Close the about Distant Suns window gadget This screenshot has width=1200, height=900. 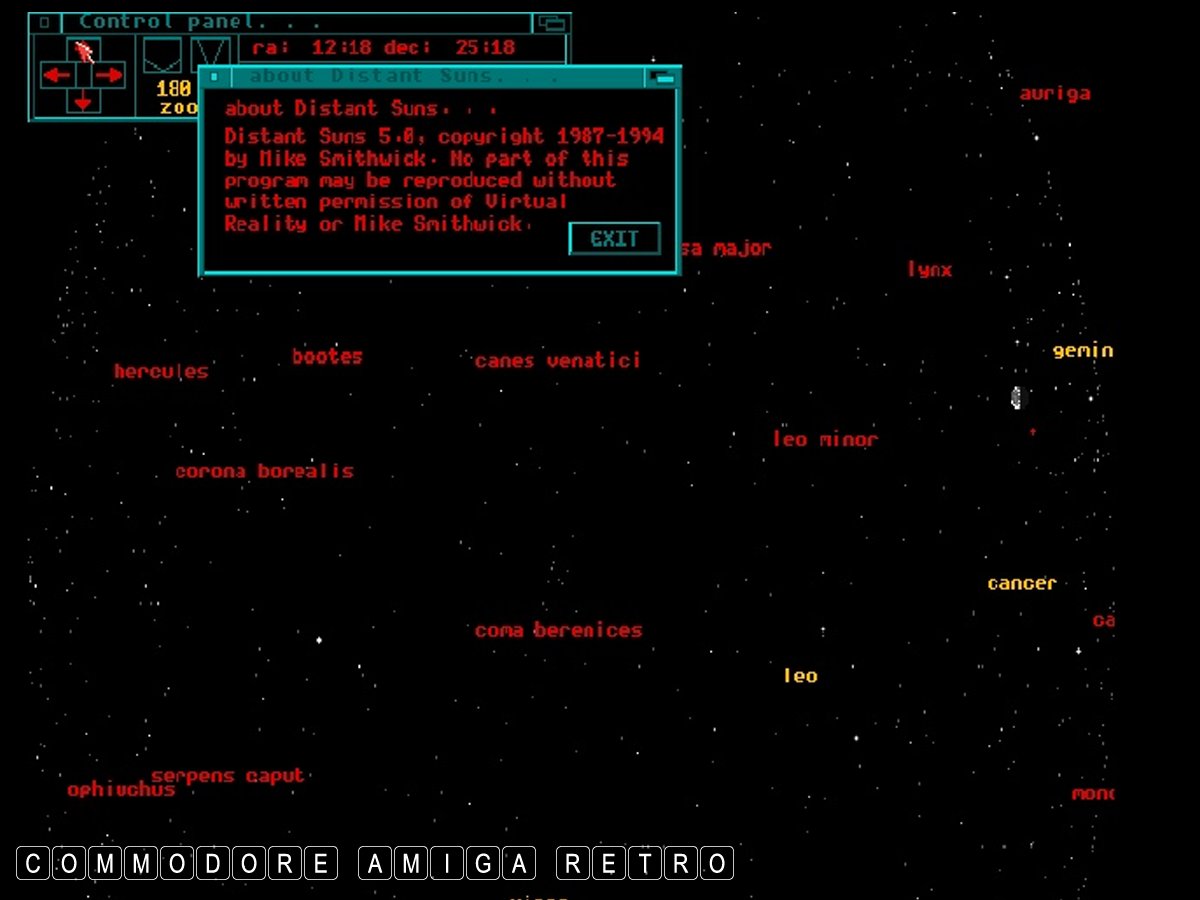pyautogui.click(x=214, y=77)
